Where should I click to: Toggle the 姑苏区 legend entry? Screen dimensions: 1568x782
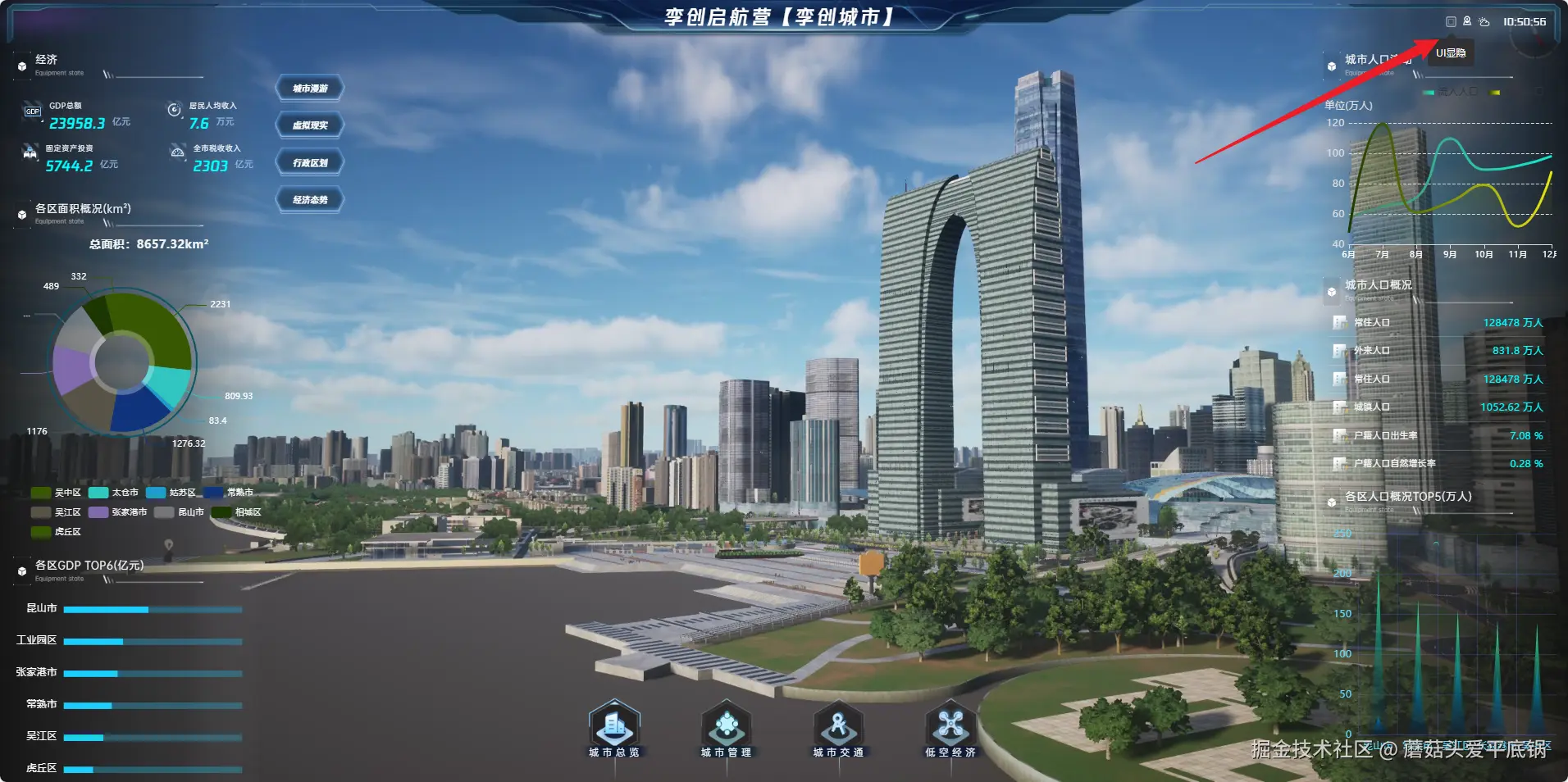tap(171, 493)
